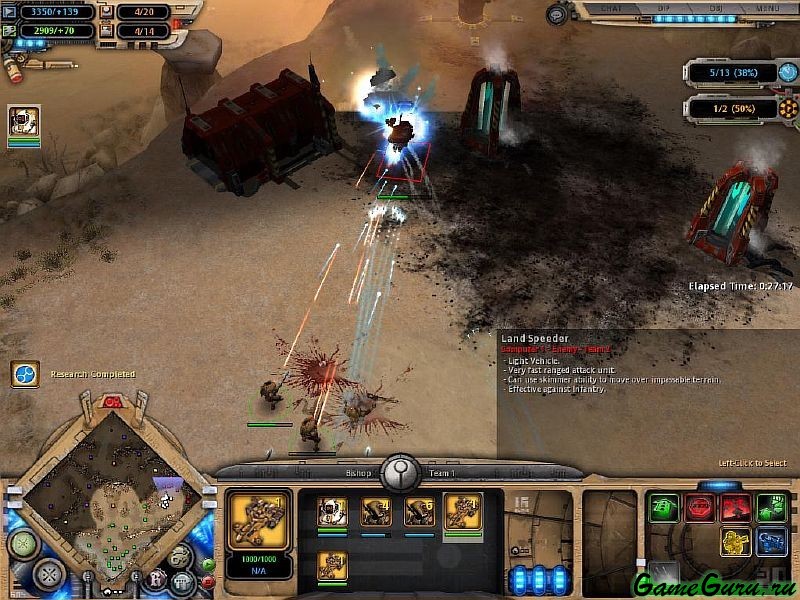Viewport: 800px width, 600px height.
Task: Activate the bright red attack command
Action: [736, 508]
